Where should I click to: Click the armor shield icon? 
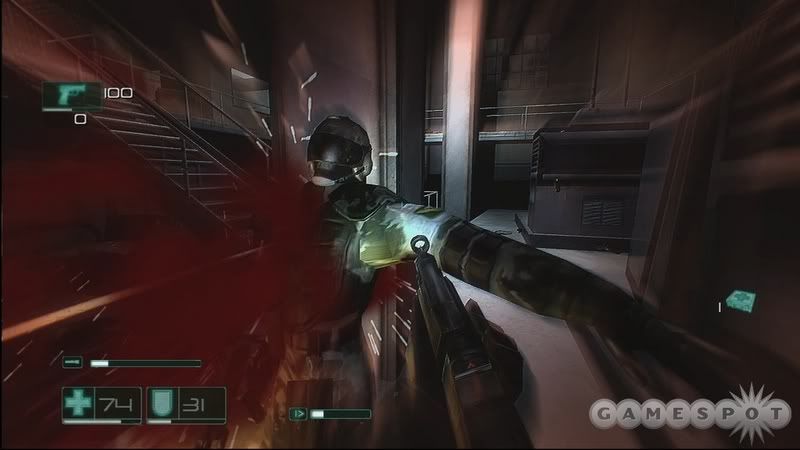[161, 402]
